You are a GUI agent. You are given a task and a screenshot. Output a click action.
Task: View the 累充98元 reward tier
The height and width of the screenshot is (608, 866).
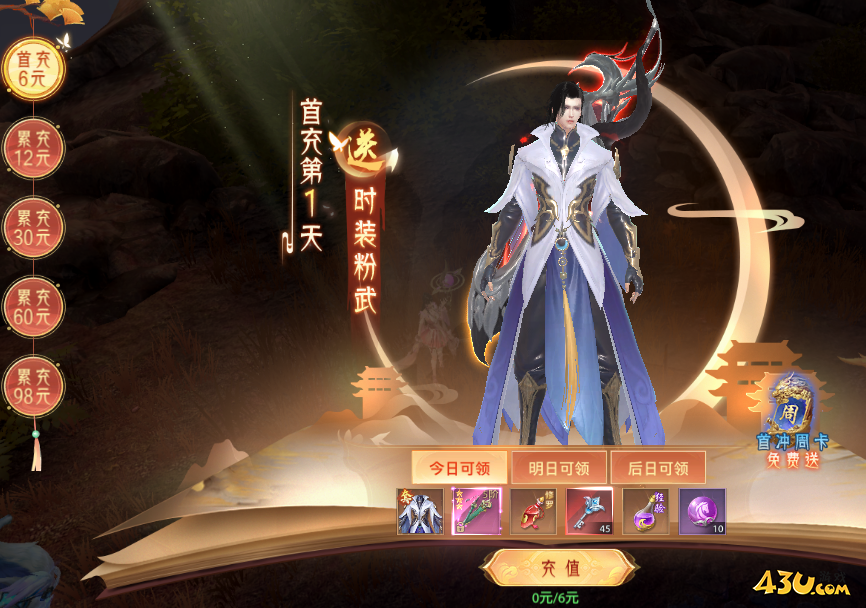click(34, 387)
